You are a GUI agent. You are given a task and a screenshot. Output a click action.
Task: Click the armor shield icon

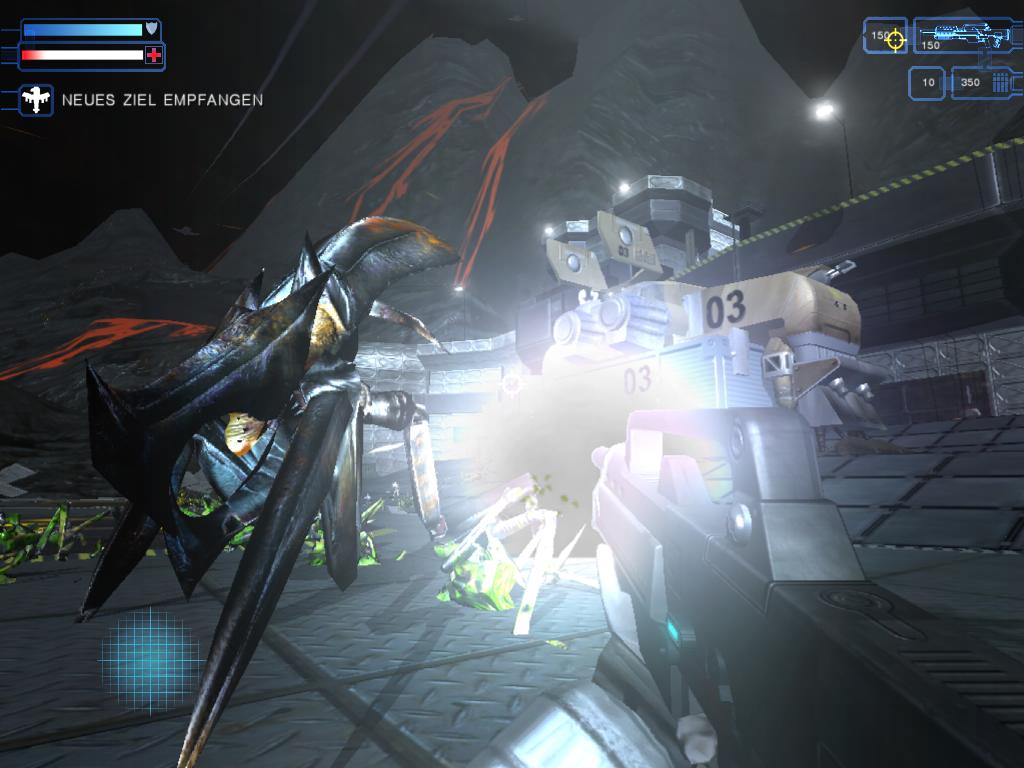click(152, 29)
